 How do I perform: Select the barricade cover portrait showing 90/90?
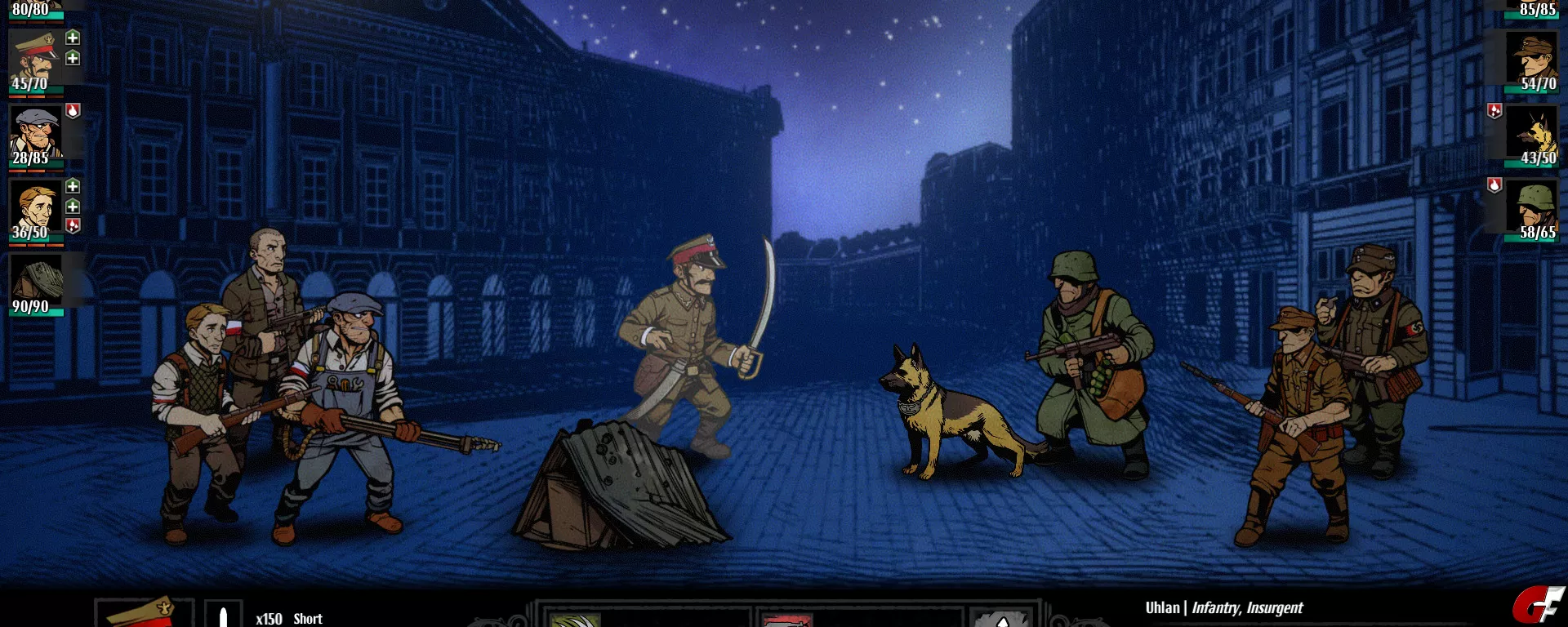(x=35, y=281)
